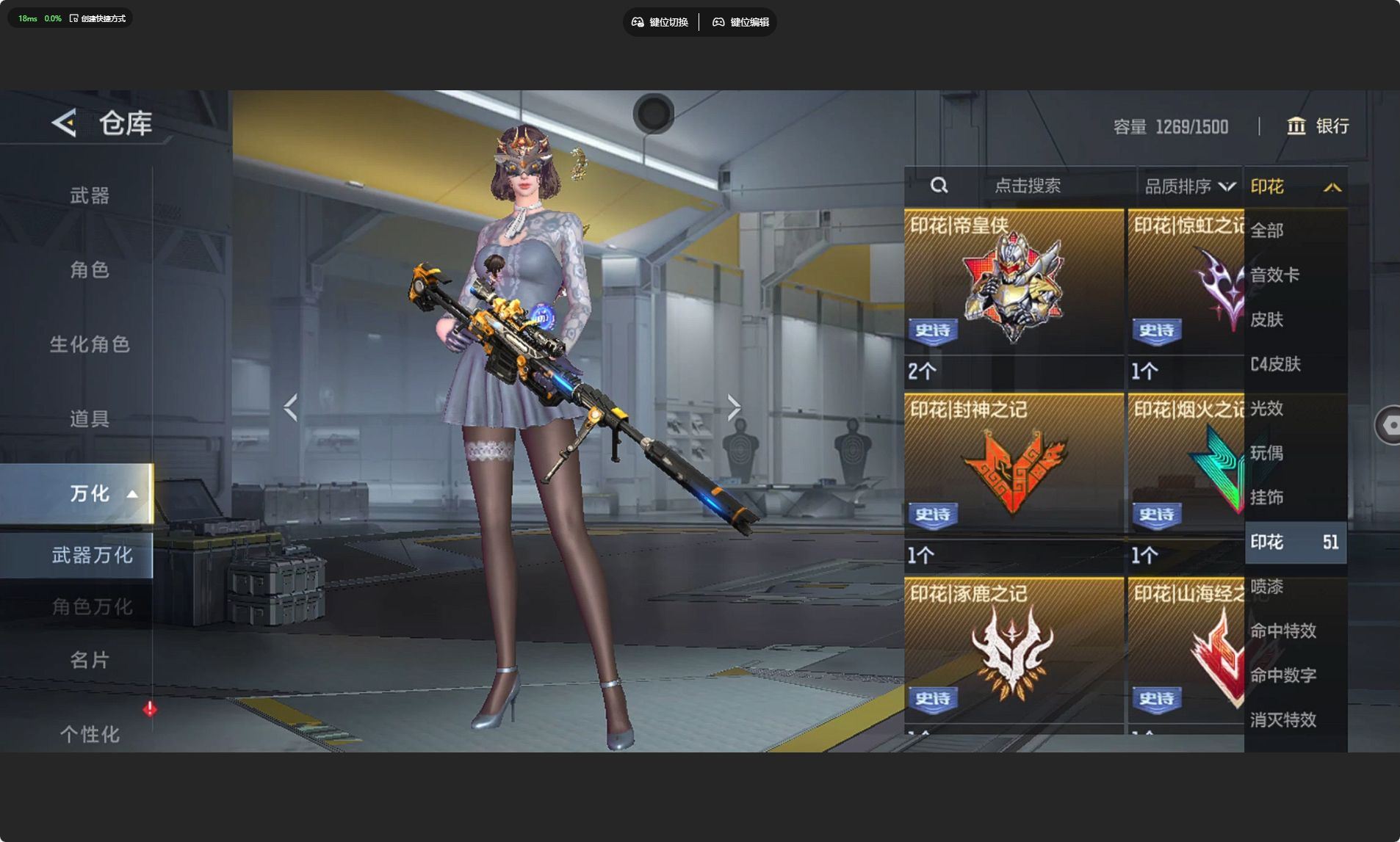This screenshot has height=842, width=1400.
Task: Choose the 角色万化 sub-category
Action: 92,606
